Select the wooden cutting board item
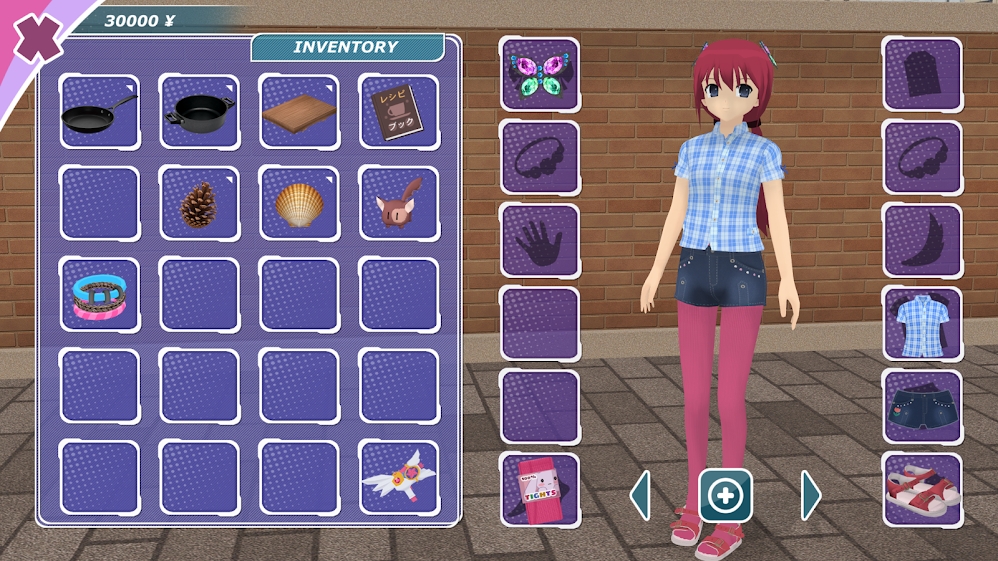The image size is (998, 561). 299,112
